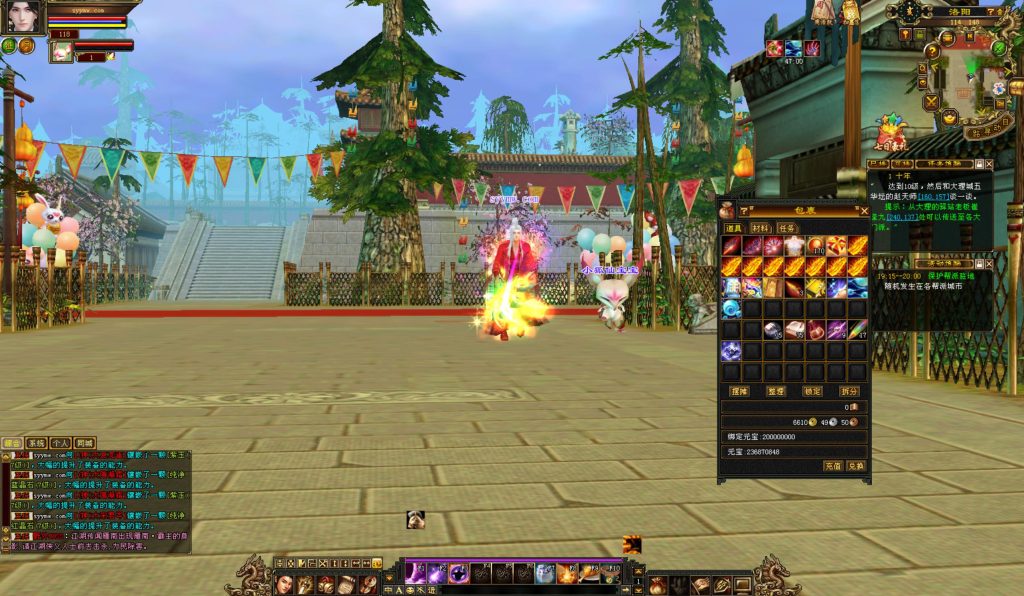The image size is (1024, 596).
Task: Select the white armor item in bag
Action: pyautogui.click(x=794, y=245)
